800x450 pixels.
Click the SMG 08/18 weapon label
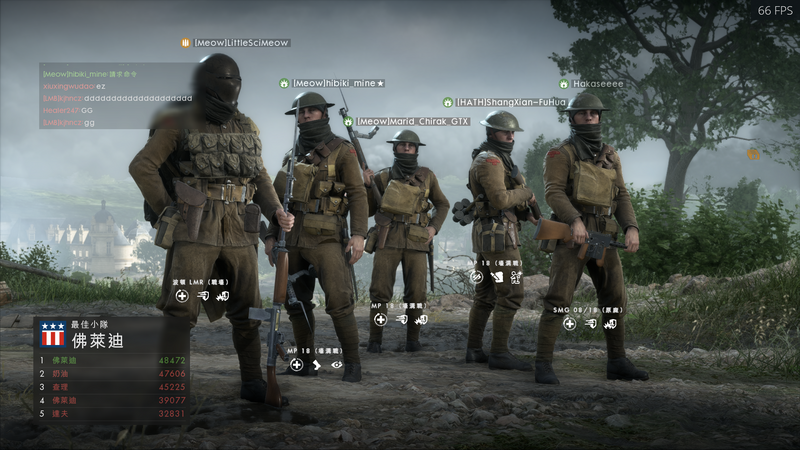tap(587, 310)
